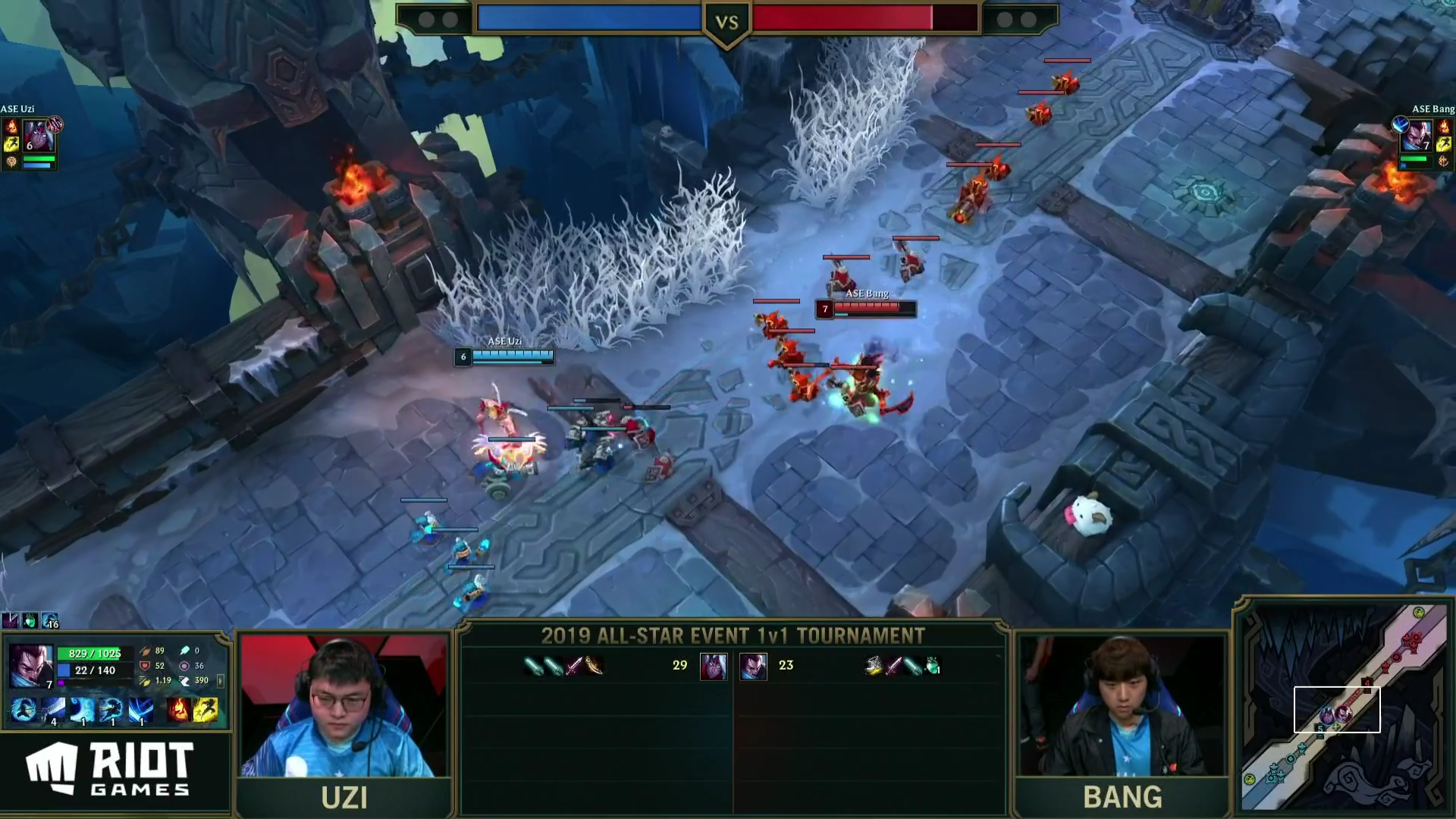Expand the champion stats panel arrow

[x=221, y=680]
